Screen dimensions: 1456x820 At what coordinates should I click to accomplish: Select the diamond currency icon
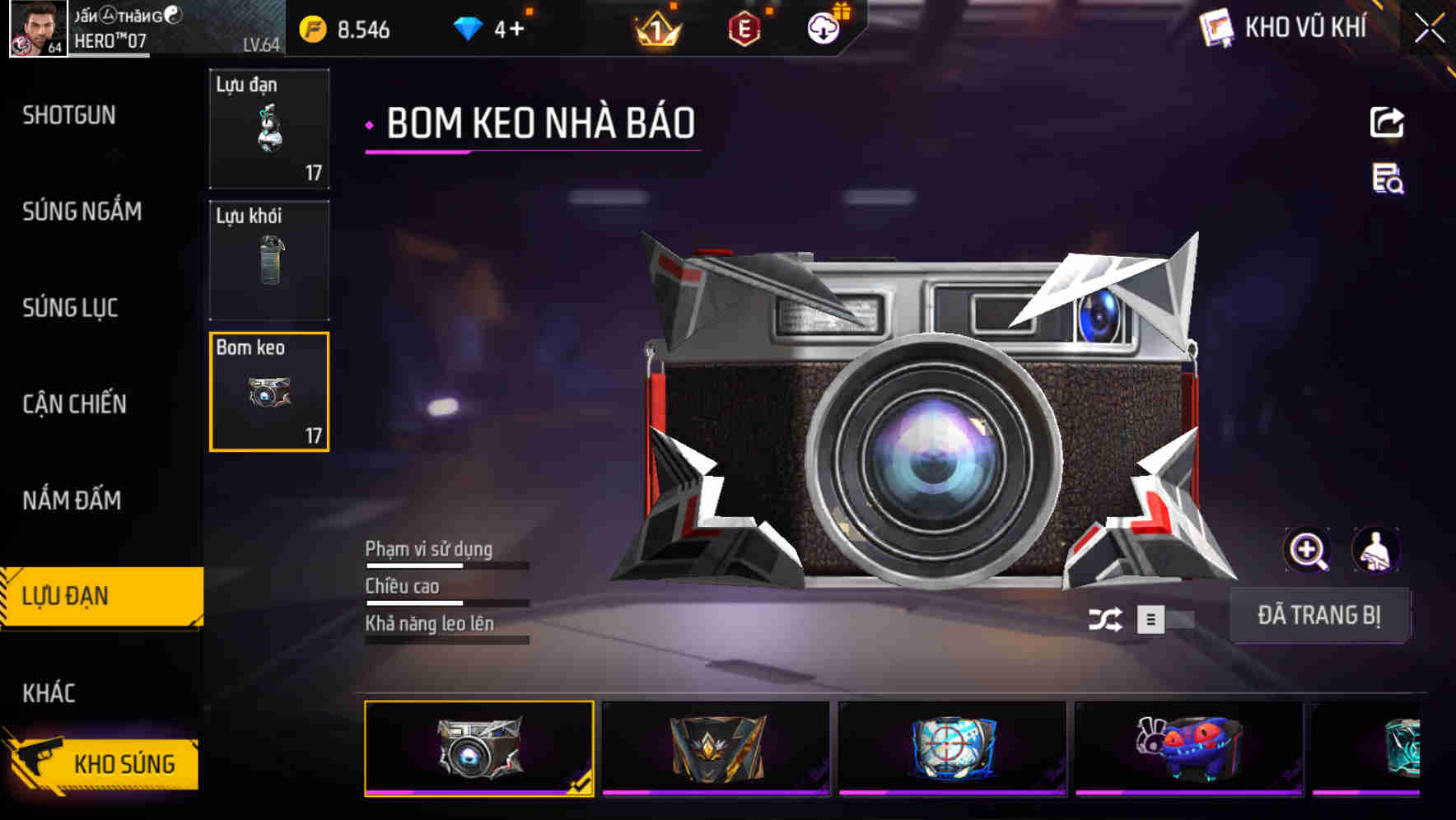466,27
